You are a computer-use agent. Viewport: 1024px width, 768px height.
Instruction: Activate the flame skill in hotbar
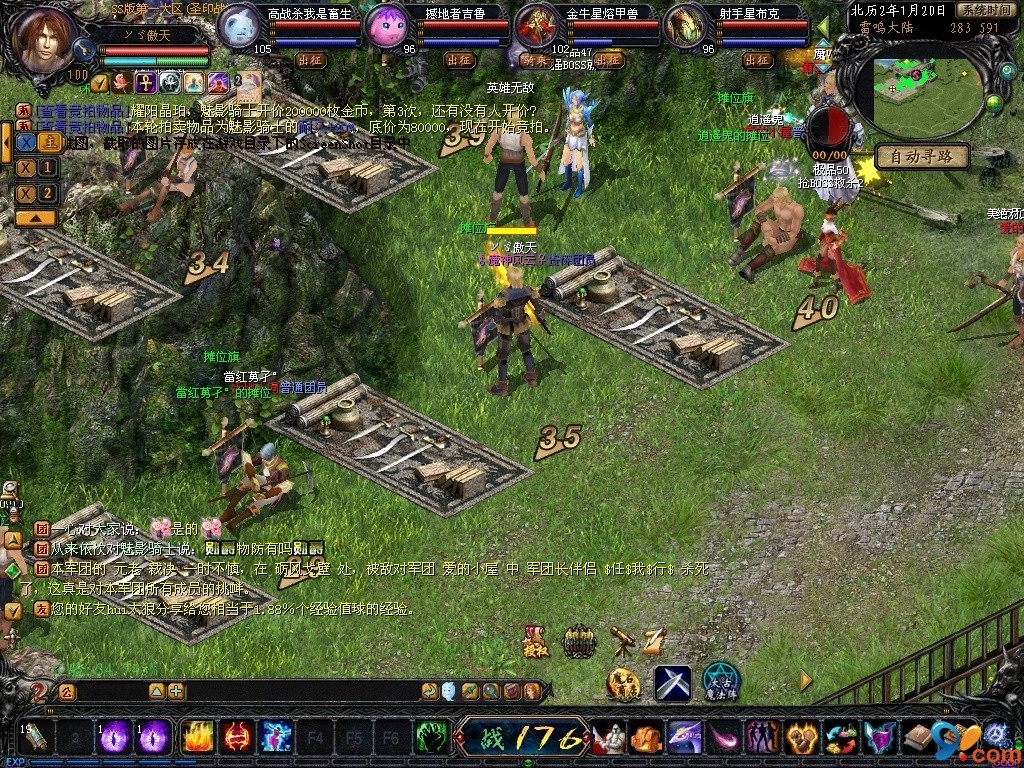click(196, 738)
